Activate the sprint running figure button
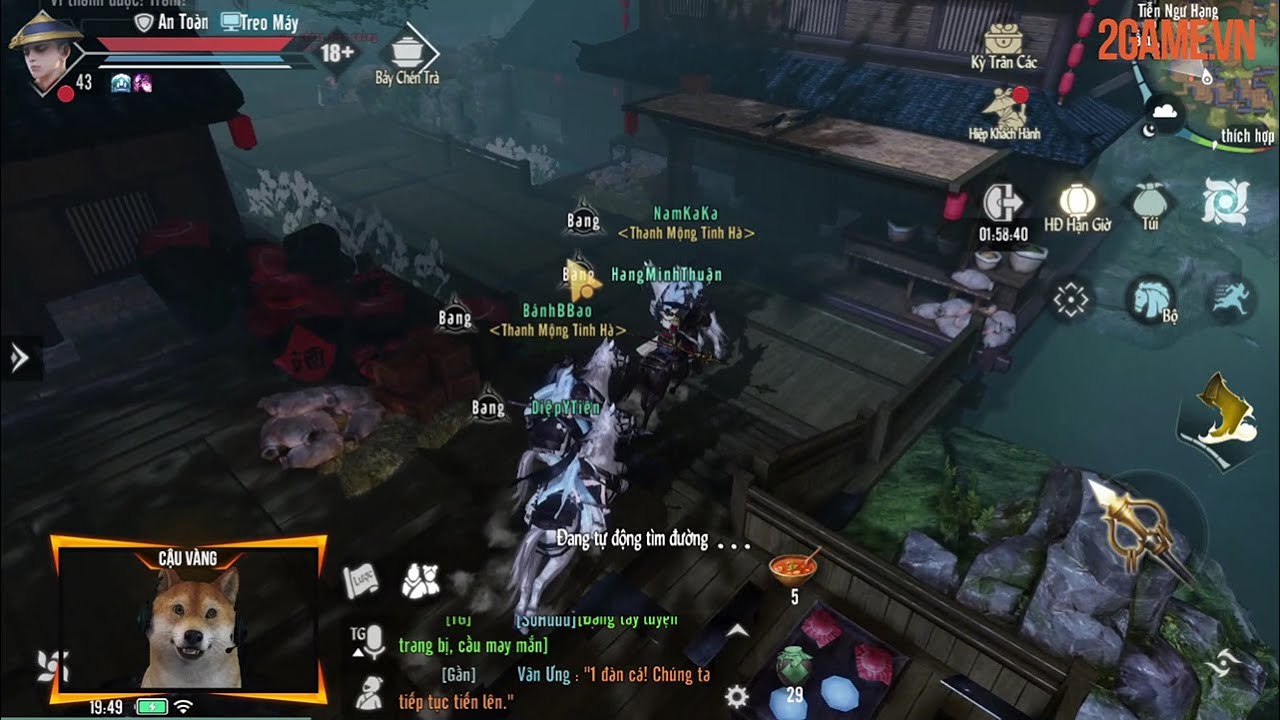Viewport: 1280px width, 720px height. [1231, 298]
